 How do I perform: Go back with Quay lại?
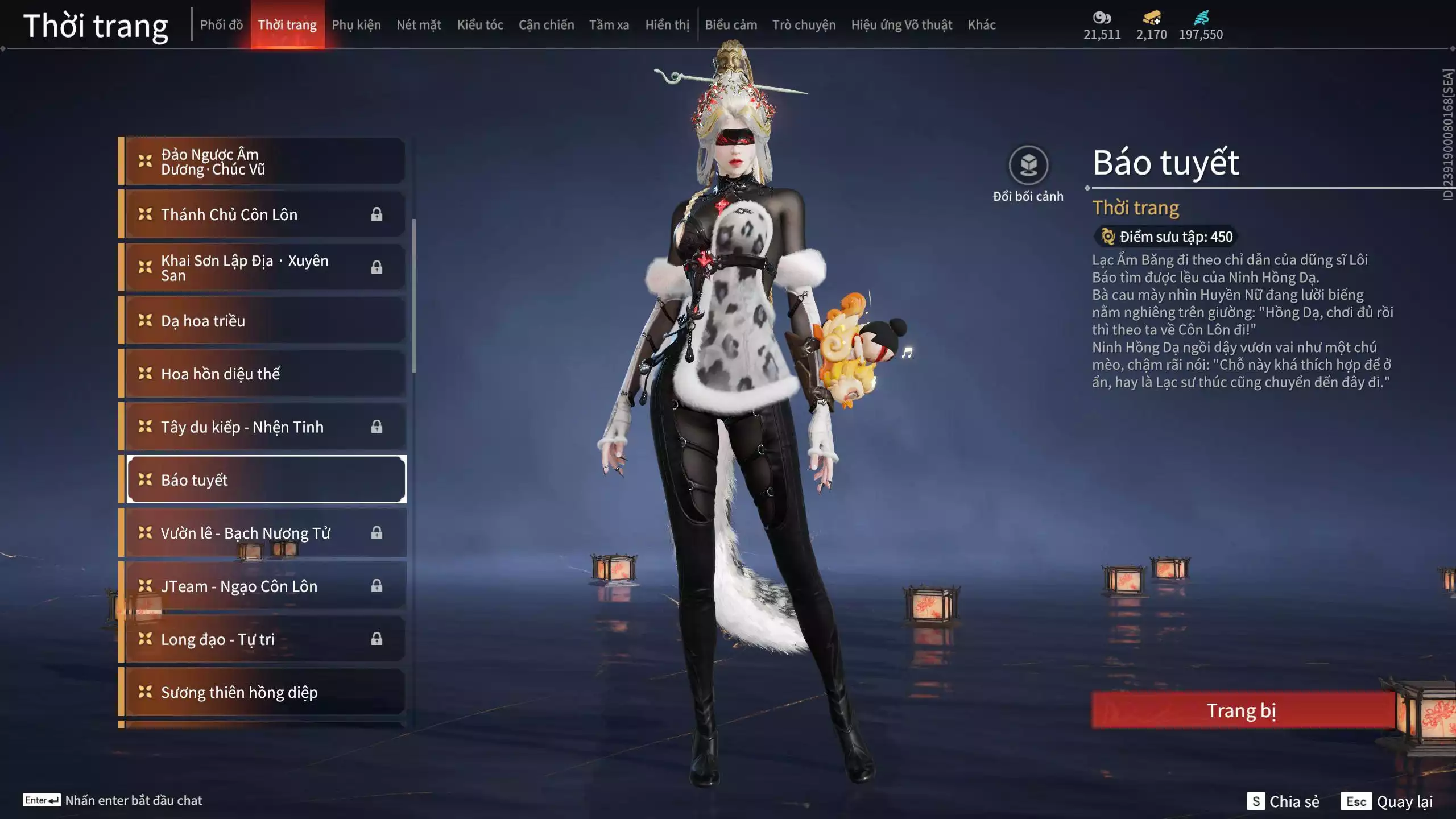[1387, 801]
